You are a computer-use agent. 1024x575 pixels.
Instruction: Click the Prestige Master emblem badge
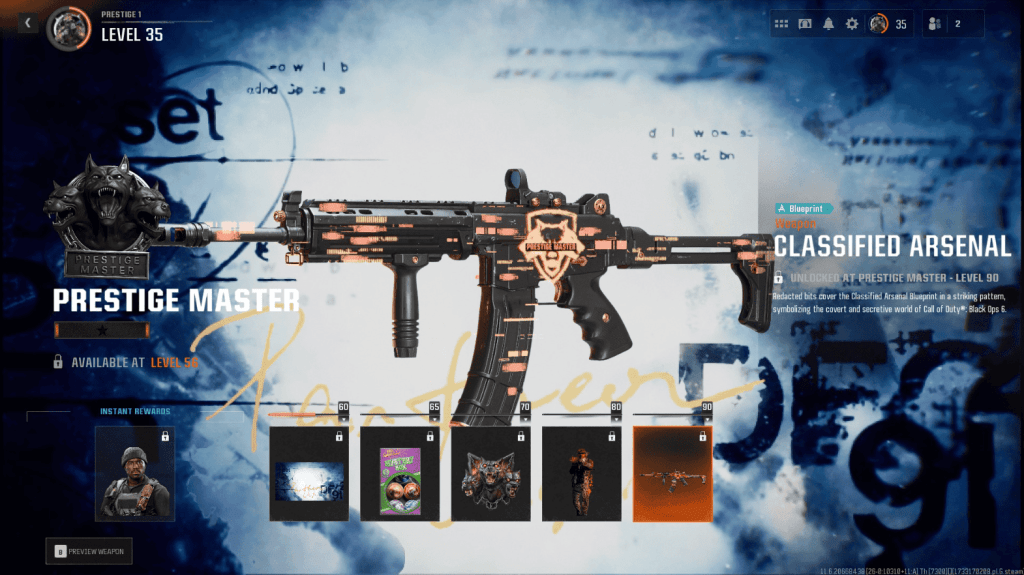[99, 217]
